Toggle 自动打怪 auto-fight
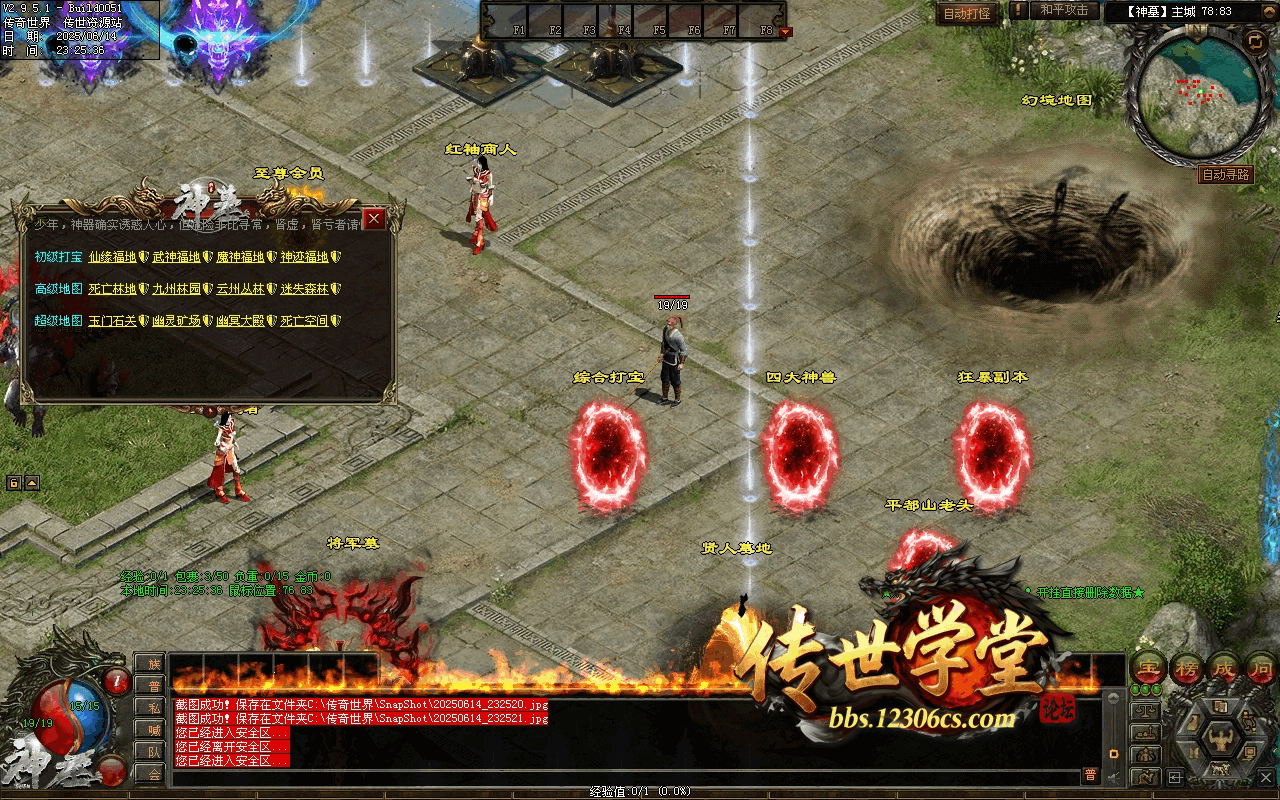 (x=967, y=14)
